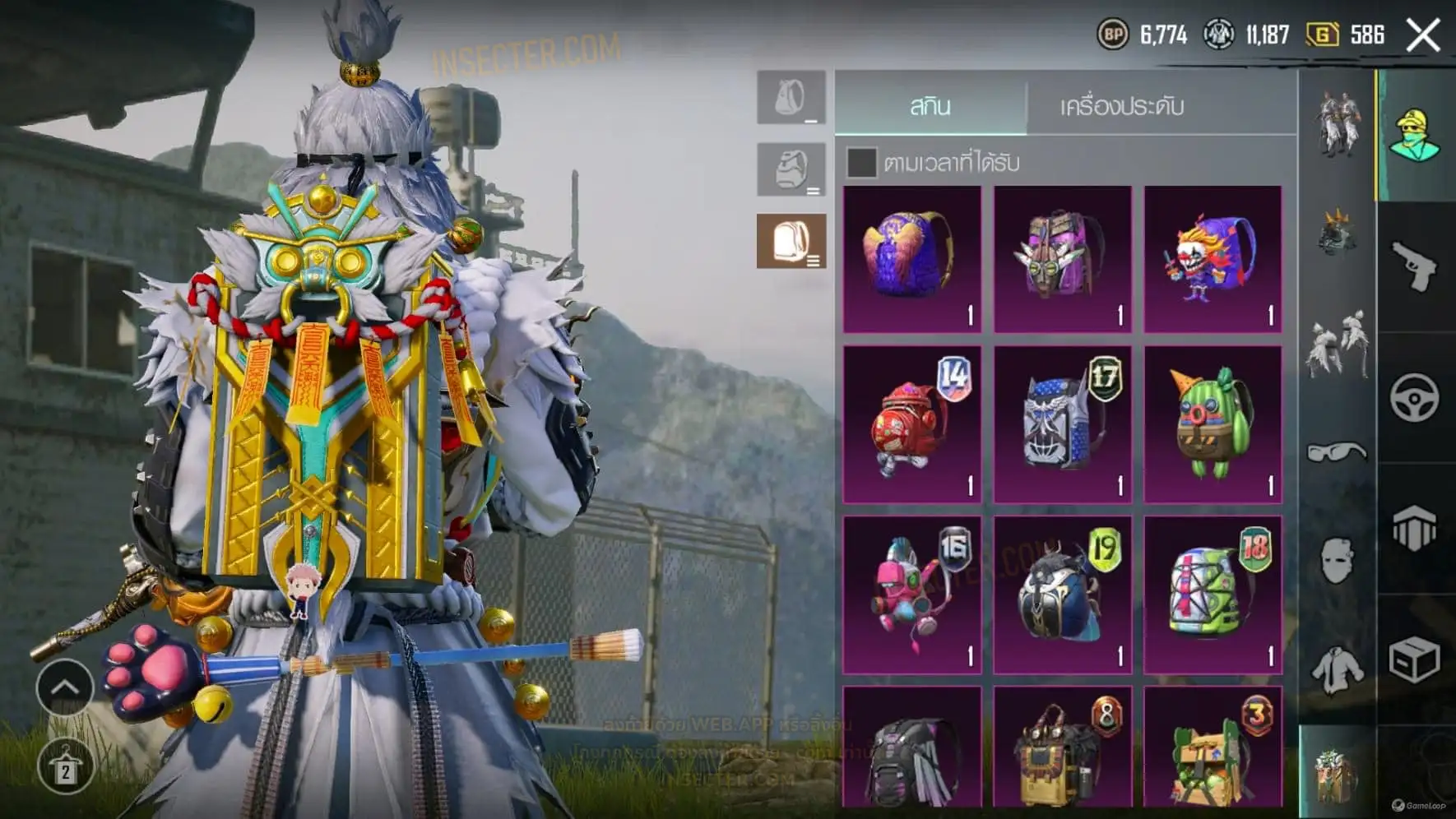Toggle the ตามเวลาที่ได้รับ sort checkbox
1456x819 pixels.
tap(861, 163)
